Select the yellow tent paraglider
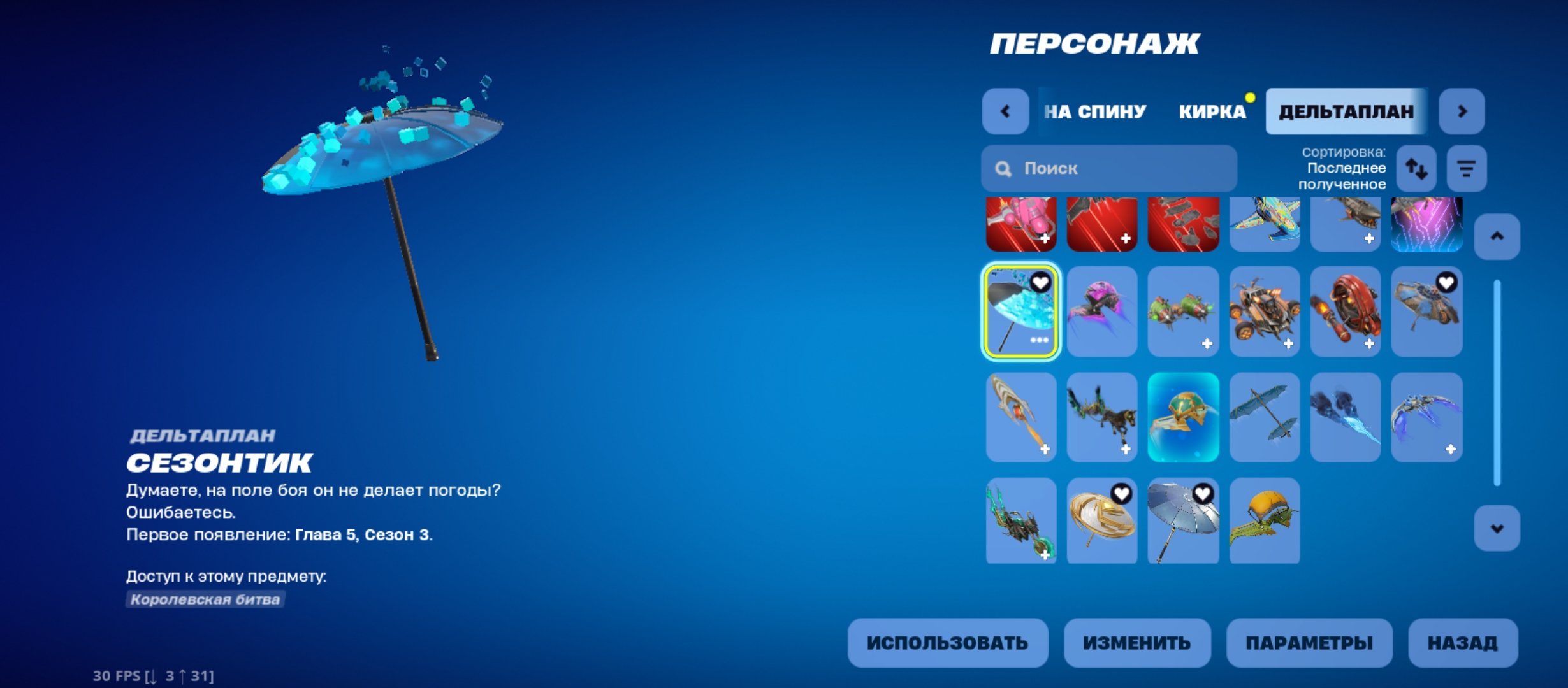Viewport: 1568px width, 688px height. tap(1264, 520)
